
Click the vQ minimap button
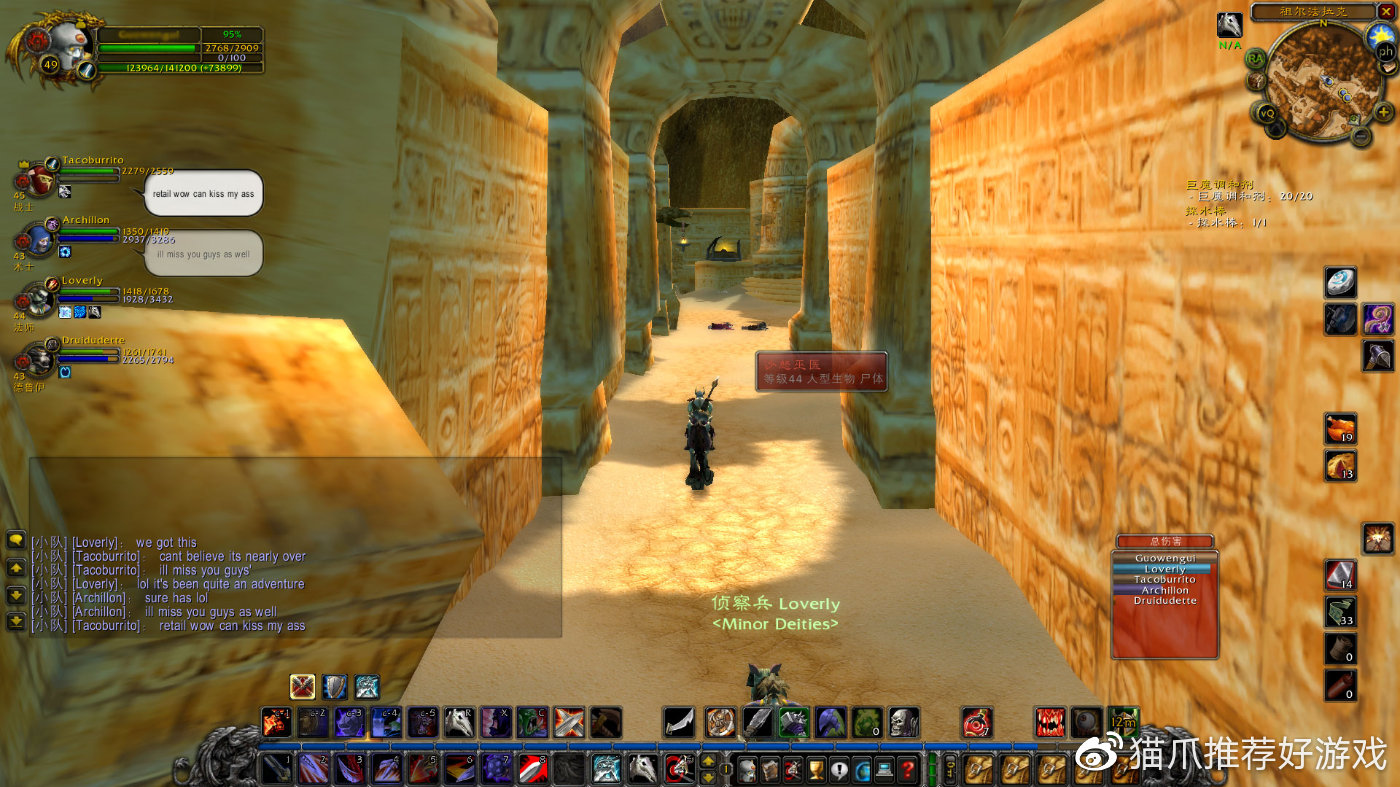coord(1267,113)
